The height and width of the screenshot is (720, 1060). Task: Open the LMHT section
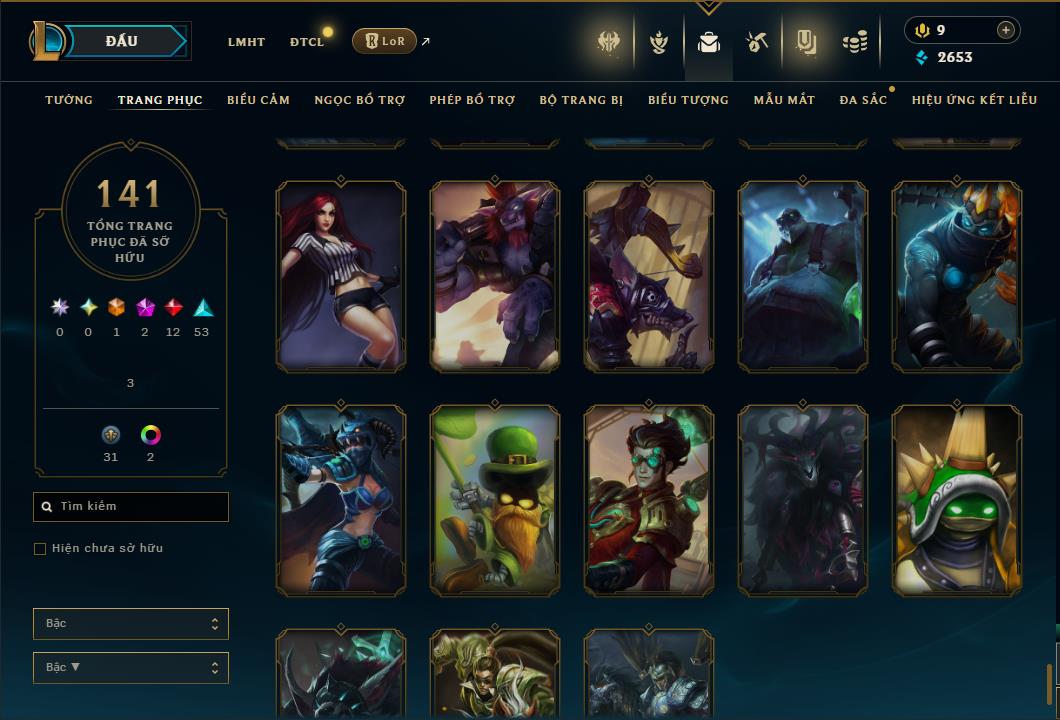pos(246,42)
